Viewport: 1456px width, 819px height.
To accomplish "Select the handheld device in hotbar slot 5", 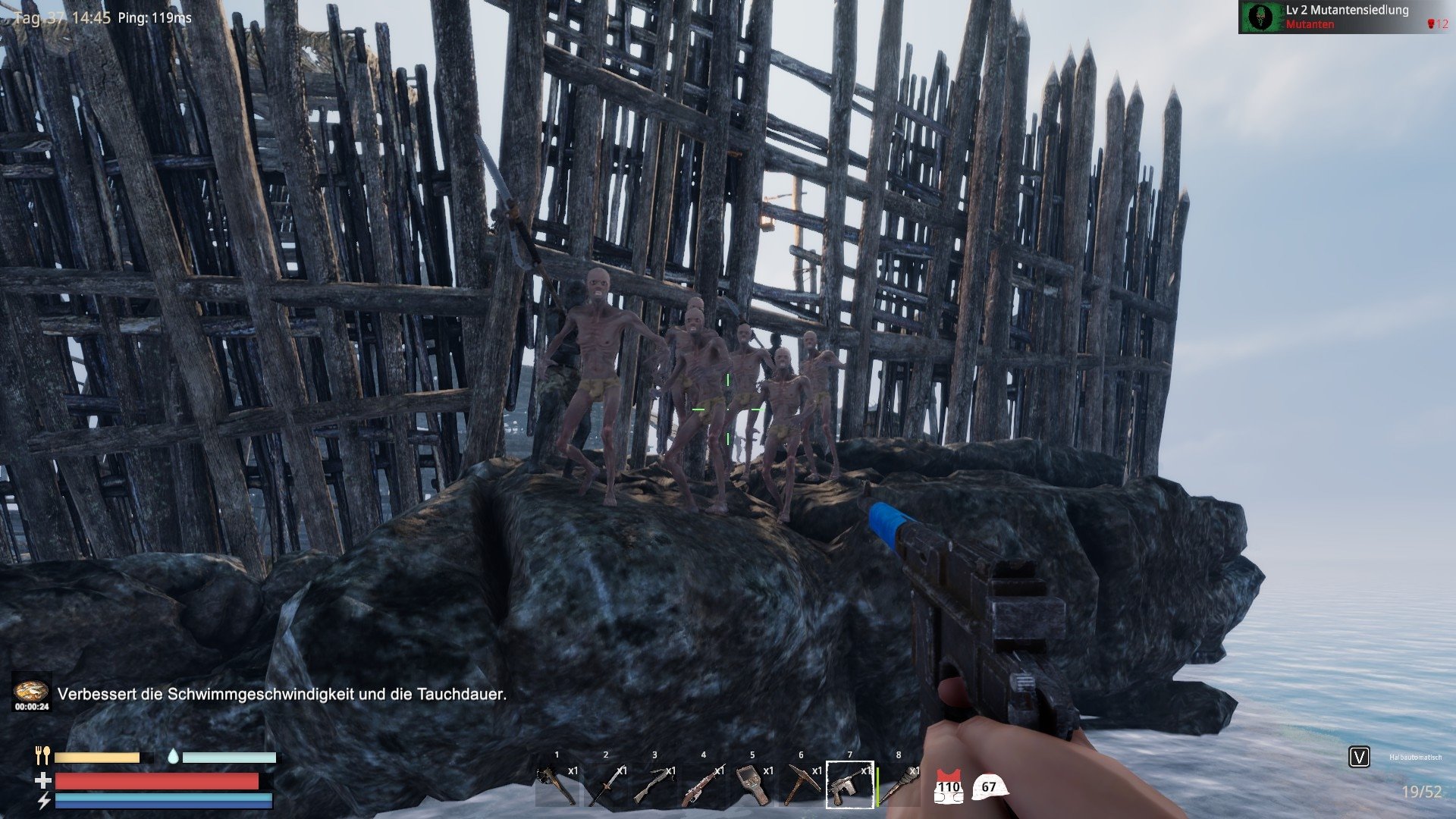I will (752, 785).
